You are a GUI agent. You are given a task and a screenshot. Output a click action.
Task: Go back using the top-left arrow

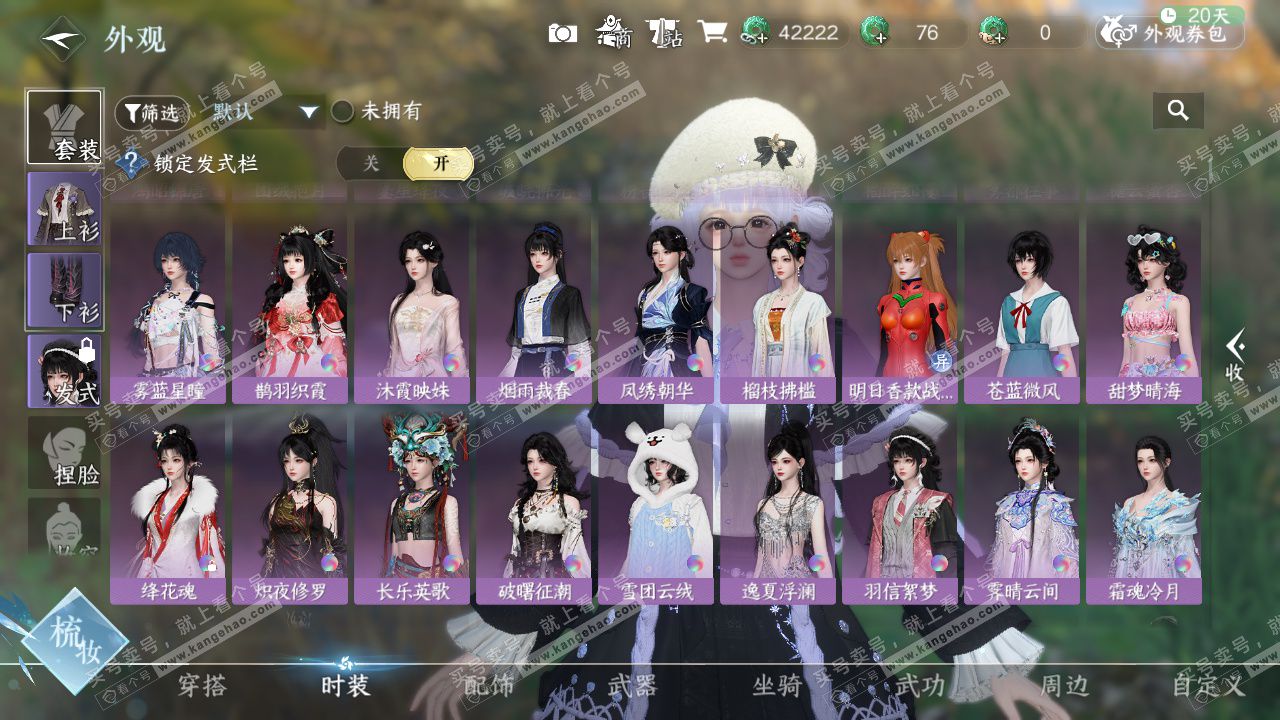62,39
